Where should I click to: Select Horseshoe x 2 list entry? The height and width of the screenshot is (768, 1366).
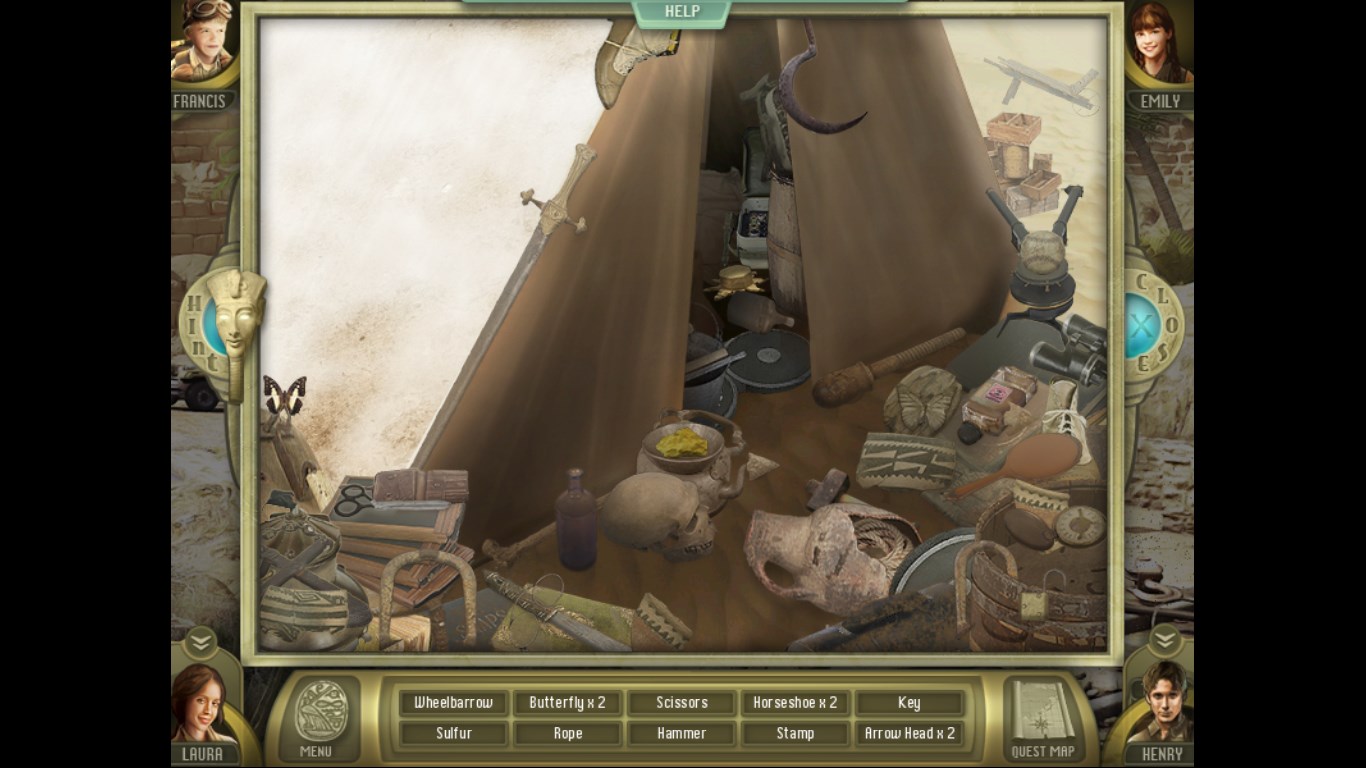pos(795,703)
